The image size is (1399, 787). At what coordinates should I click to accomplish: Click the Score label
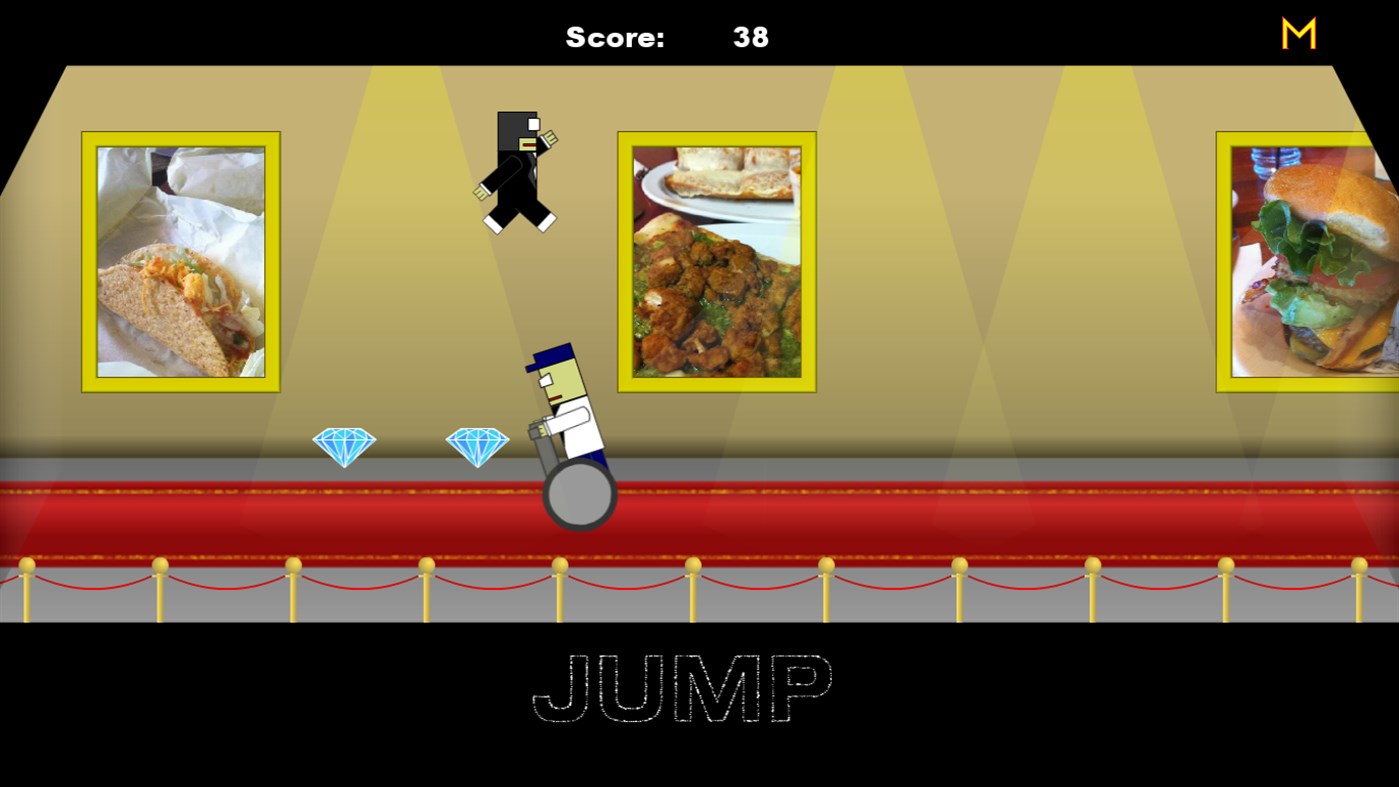pyautogui.click(x=617, y=37)
